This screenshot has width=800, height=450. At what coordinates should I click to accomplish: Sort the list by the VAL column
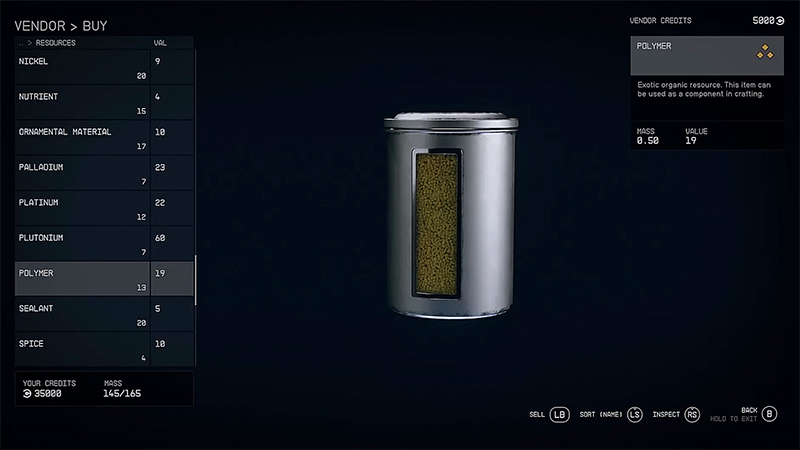point(160,44)
